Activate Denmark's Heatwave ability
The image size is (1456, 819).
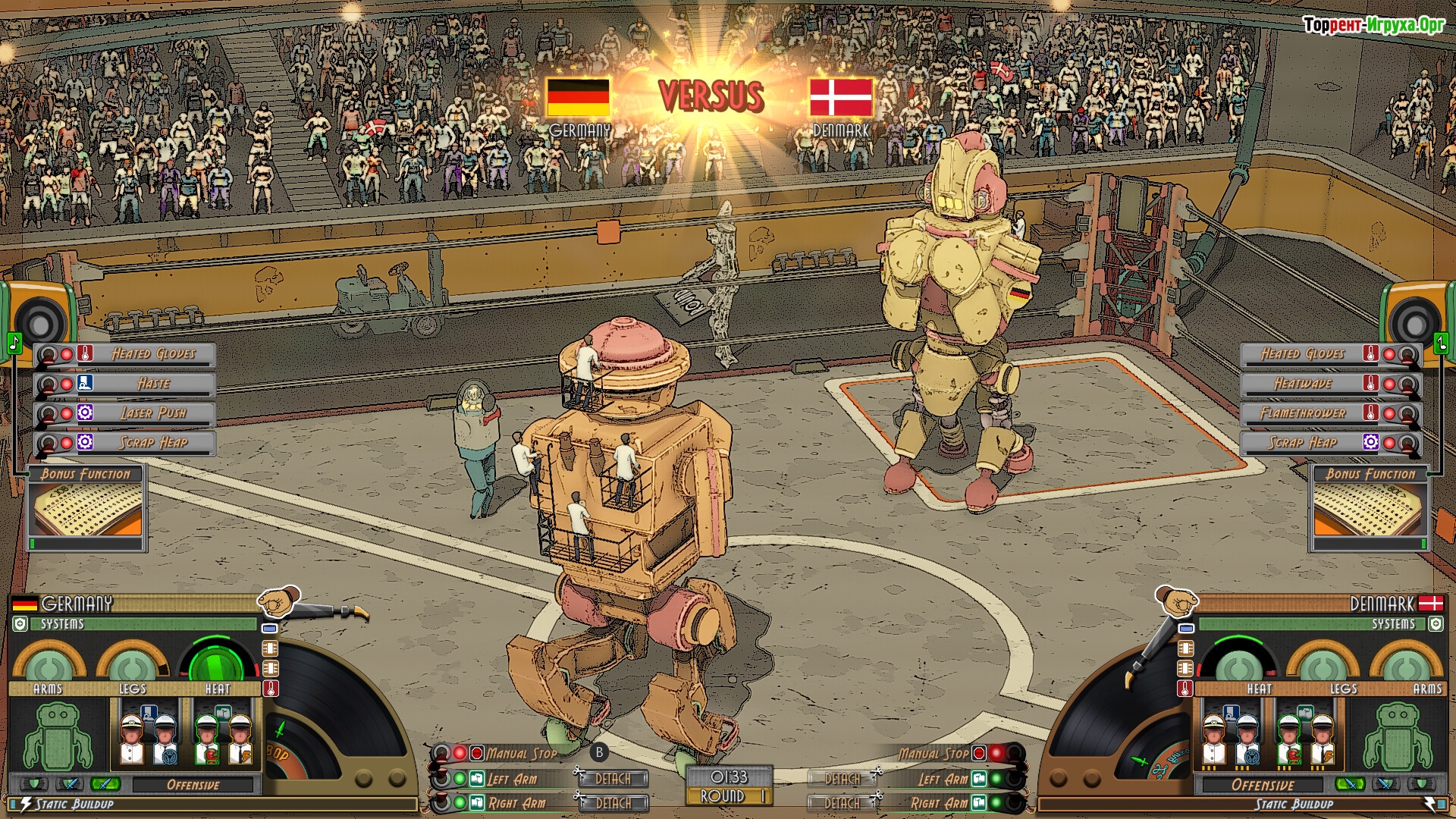coord(1302,384)
